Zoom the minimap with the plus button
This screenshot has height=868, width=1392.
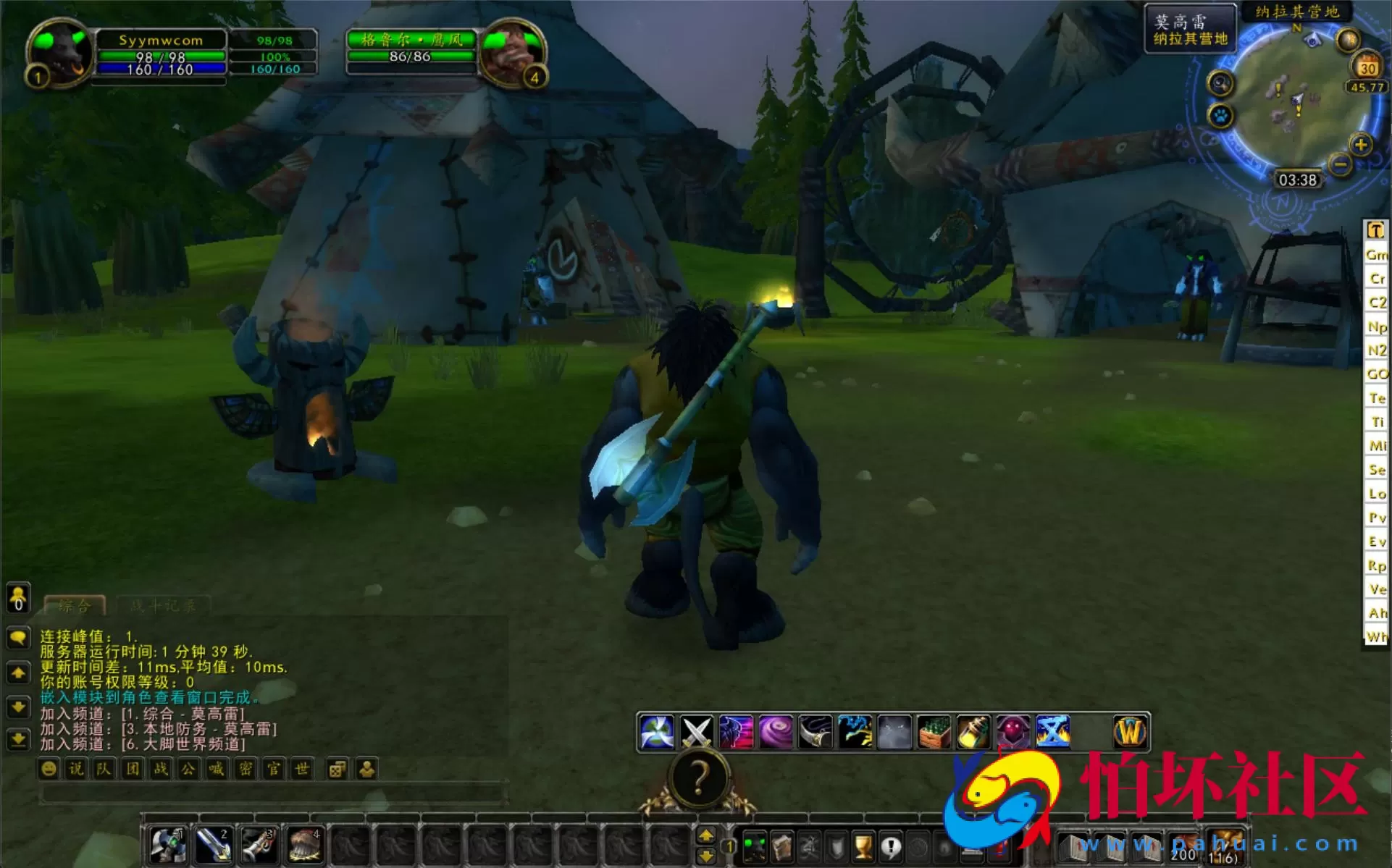pyautogui.click(x=1362, y=143)
